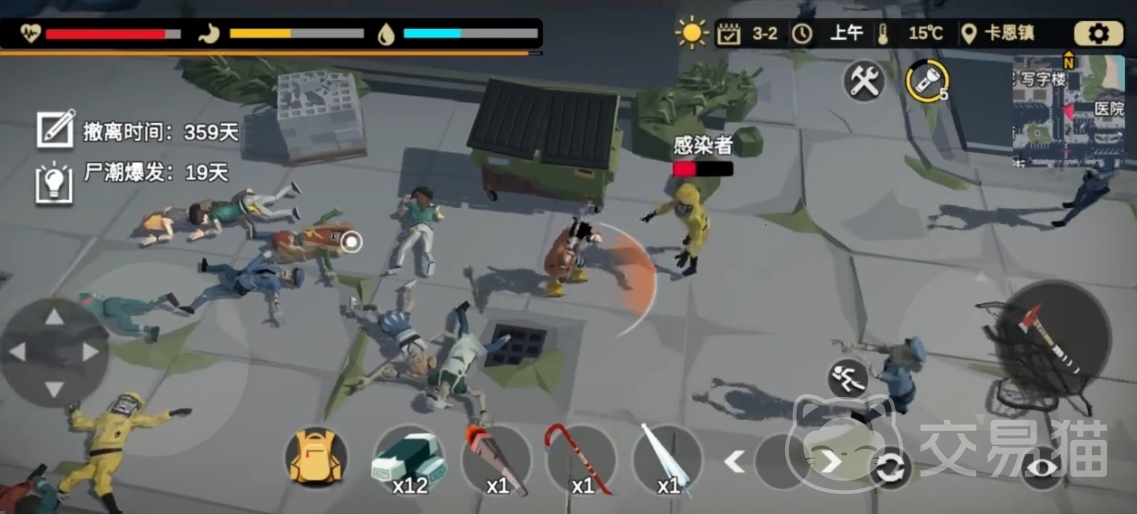Open the notepad evacuation-time tracker

coord(55,130)
